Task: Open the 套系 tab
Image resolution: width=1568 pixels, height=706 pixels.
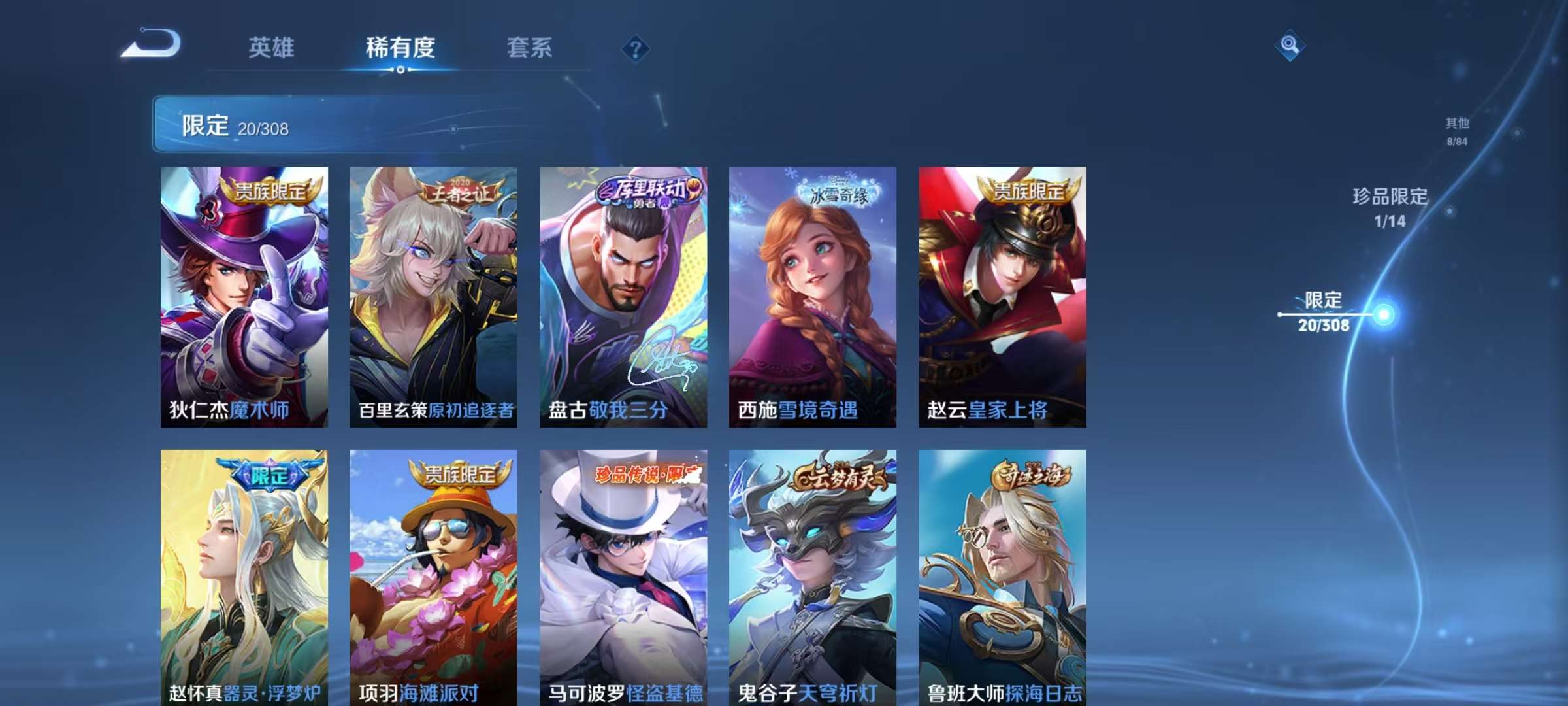Action: [x=529, y=48]
